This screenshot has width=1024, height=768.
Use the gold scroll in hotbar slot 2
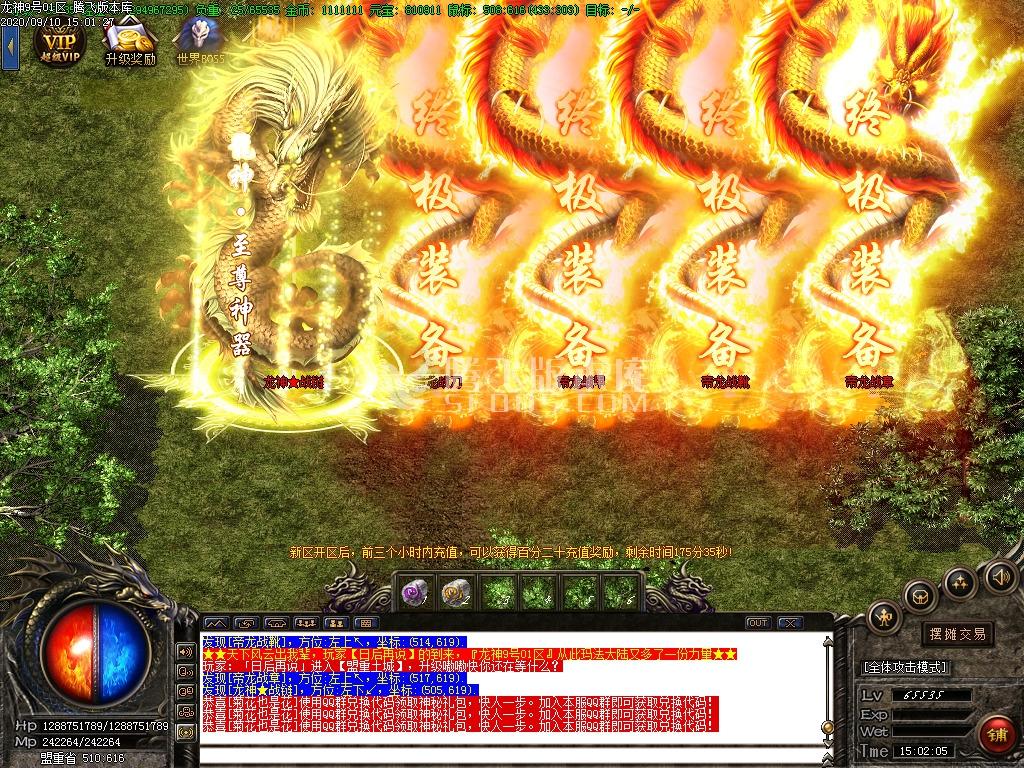pos(455,593)
